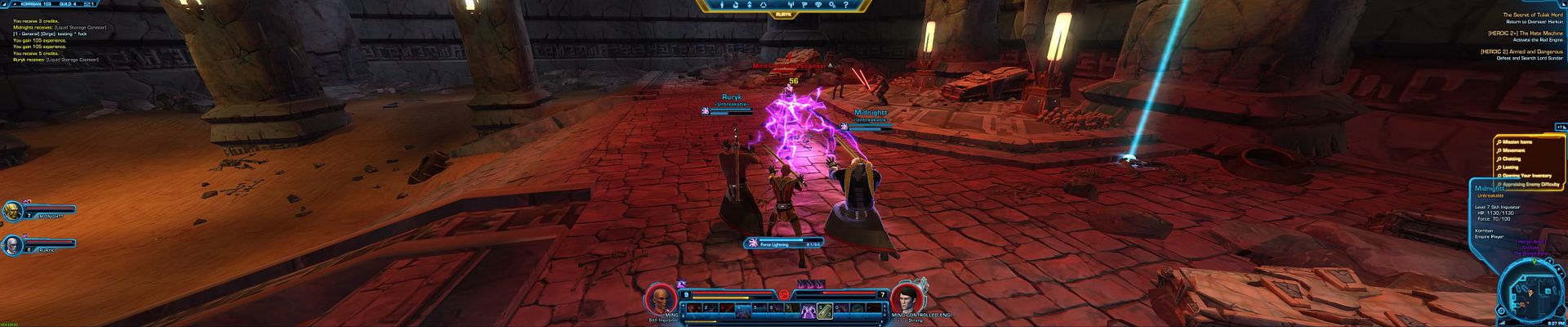
Task: Click the question mark help icon
Action: 847,5
